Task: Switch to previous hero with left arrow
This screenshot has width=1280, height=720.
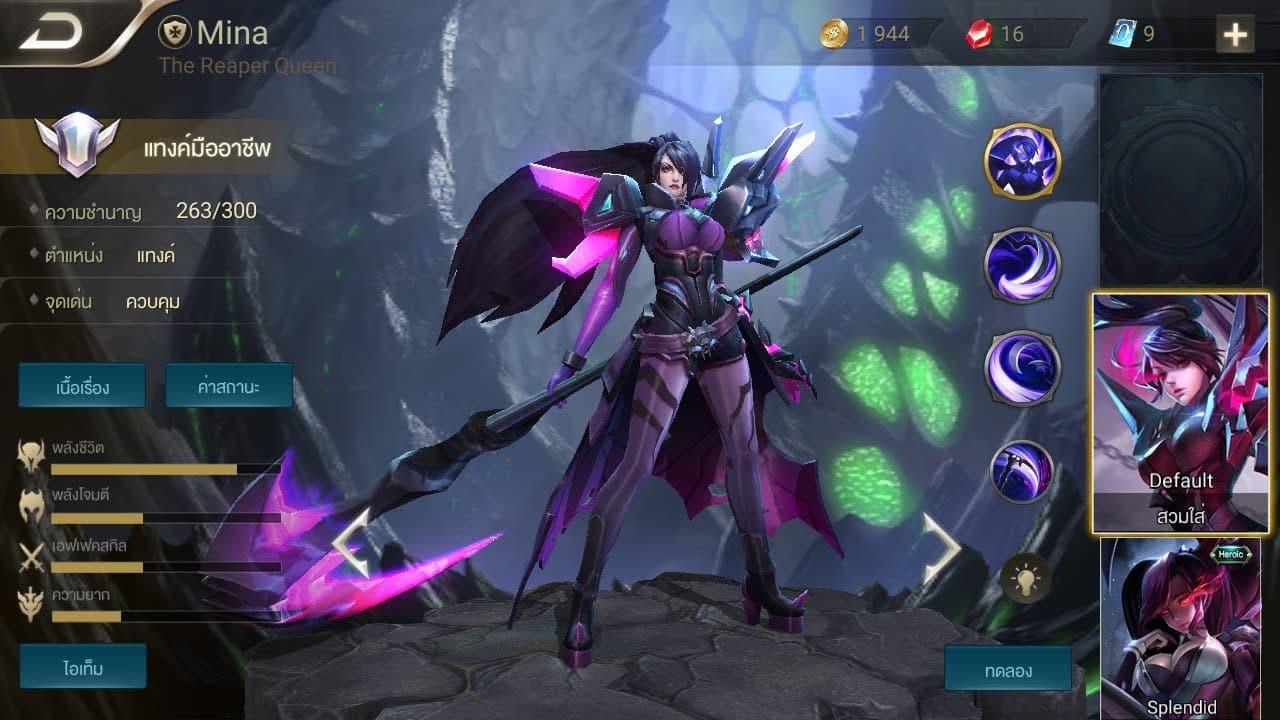Action: [x=351, y=543]
